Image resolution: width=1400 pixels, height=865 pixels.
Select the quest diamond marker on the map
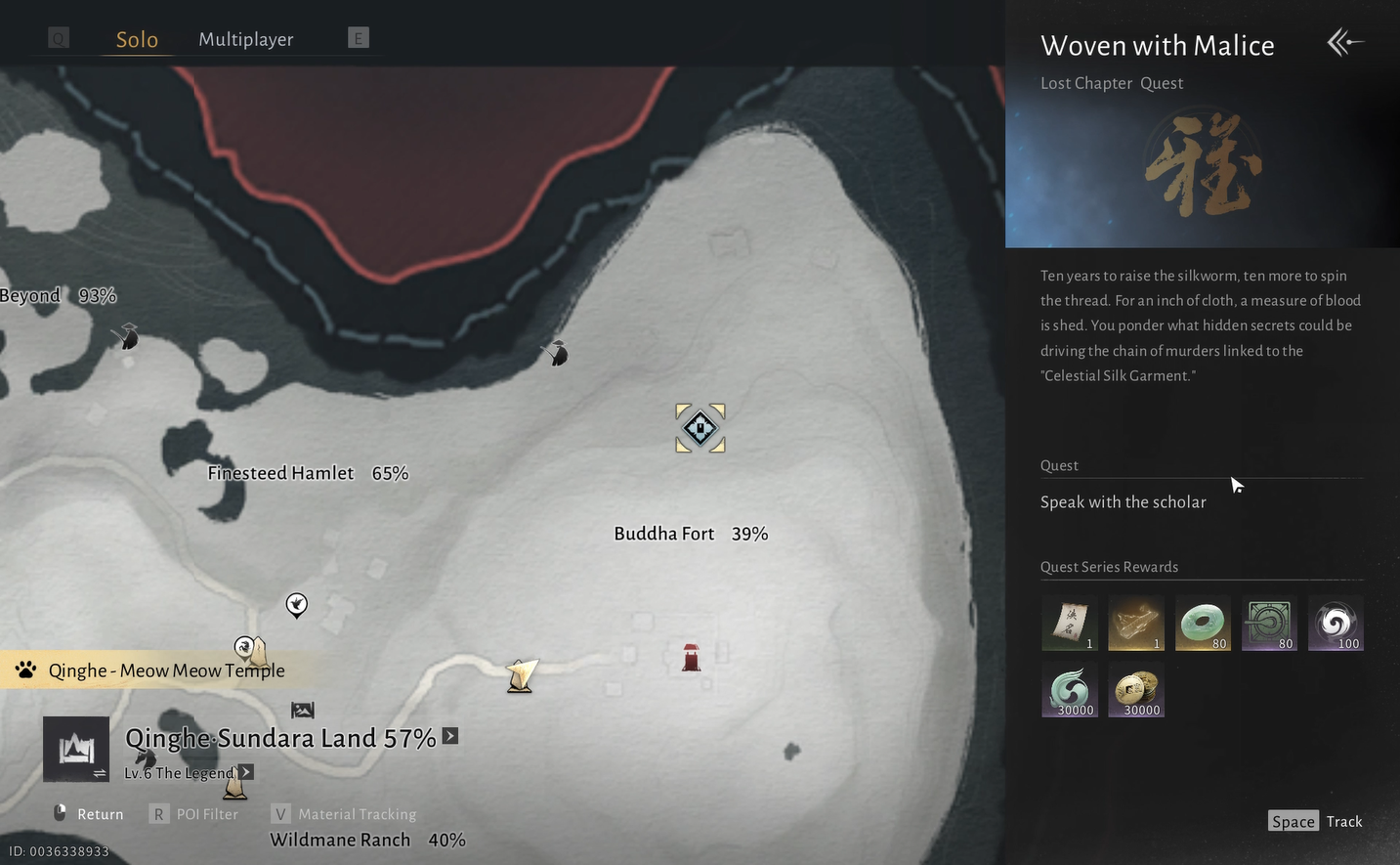tap(700, 427)
